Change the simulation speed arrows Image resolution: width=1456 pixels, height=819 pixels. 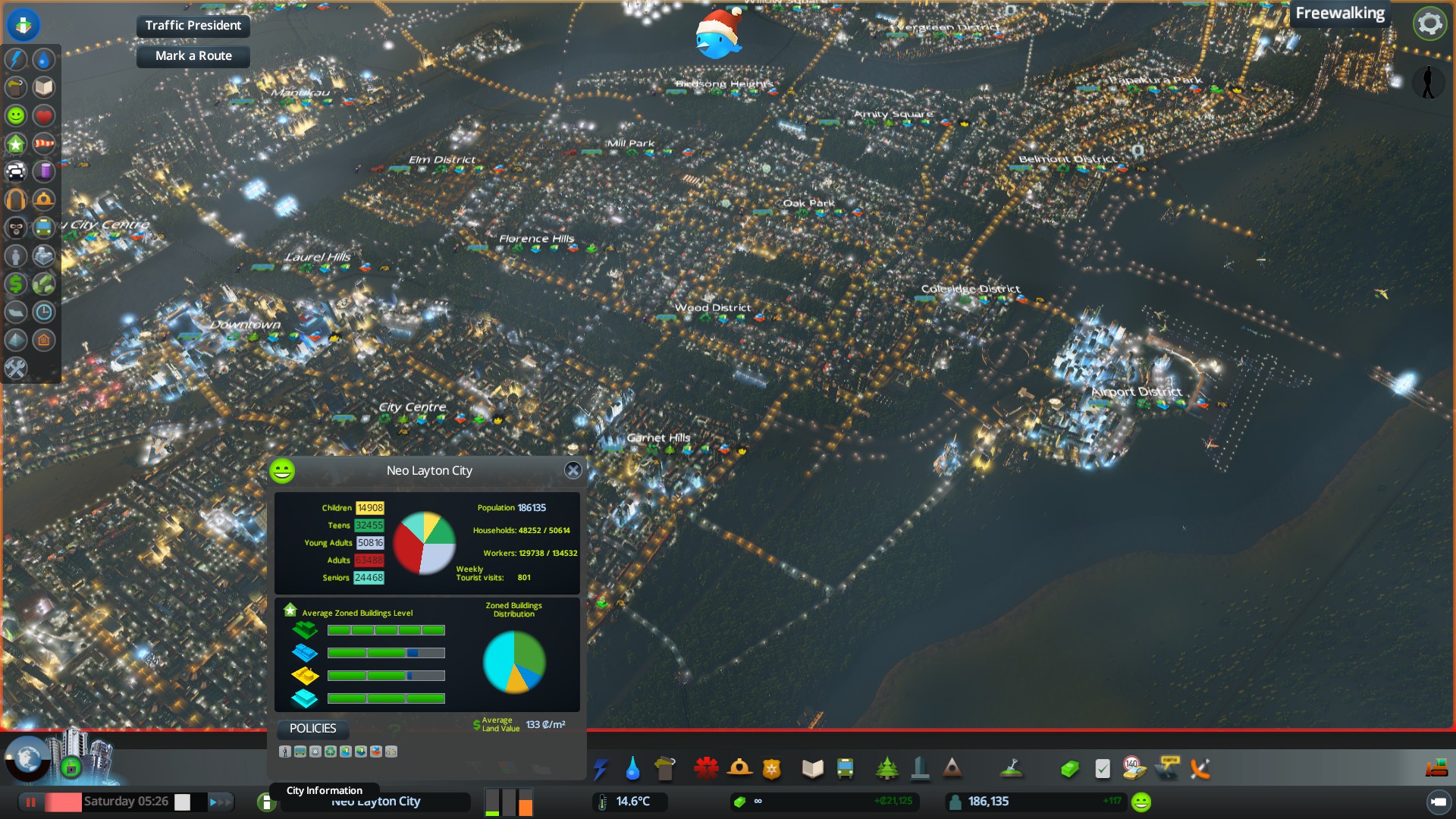tap(218, 802)
